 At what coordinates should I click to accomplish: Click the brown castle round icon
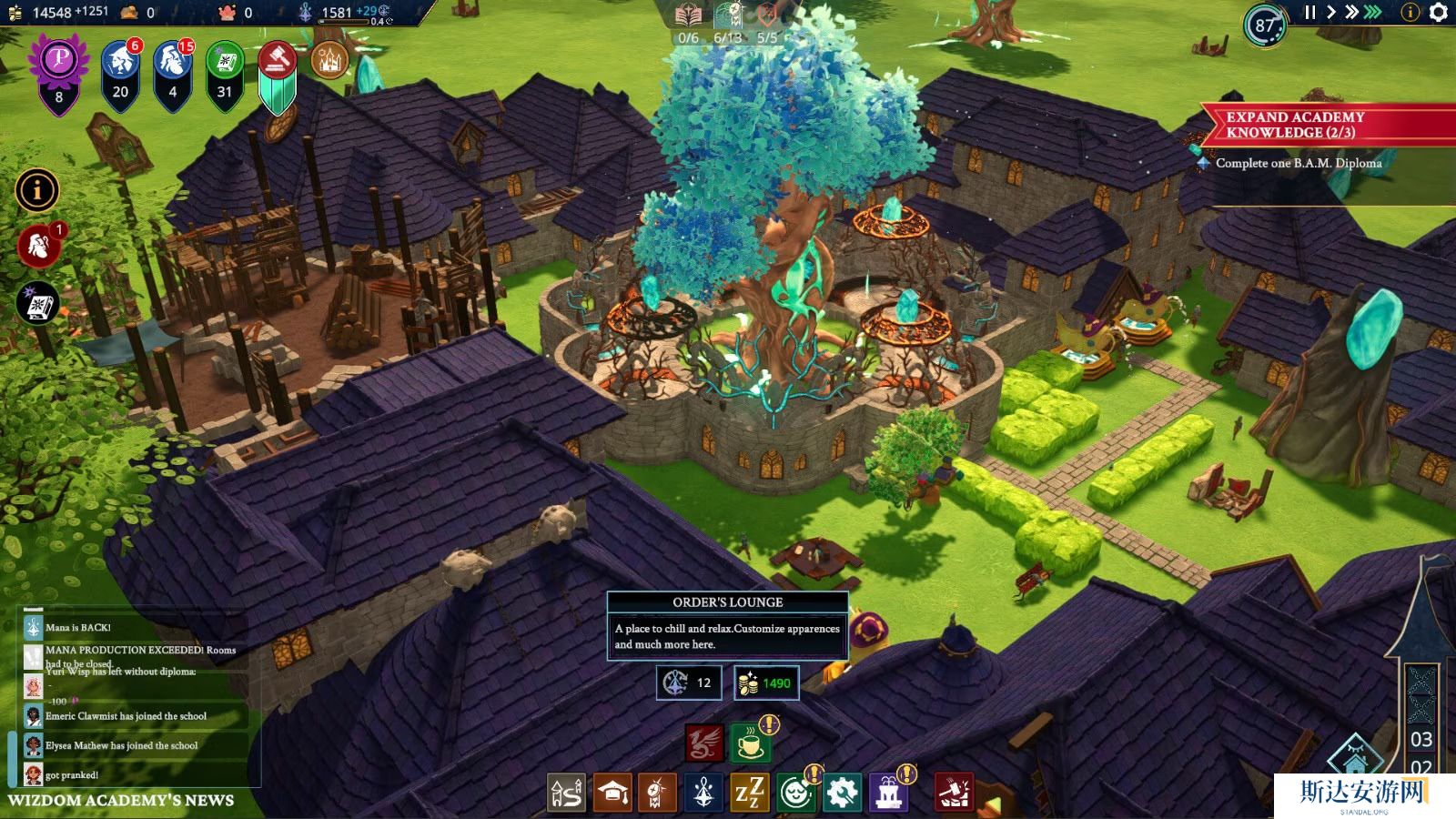coord(329,60)
